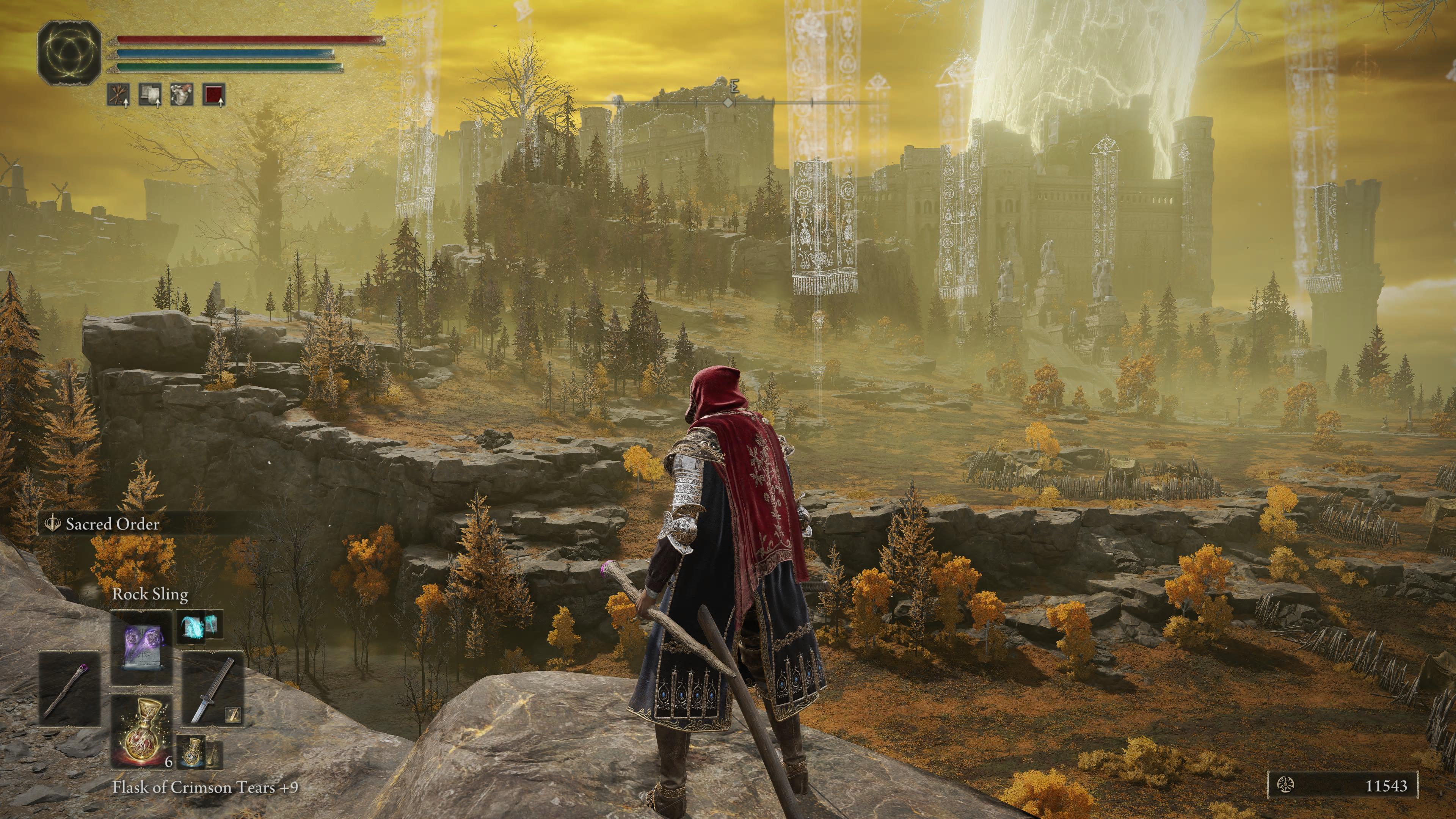Click the Great Rune emblem at top-left
The height and width of the screenshot is (819, 1456).
pos(69,53)
